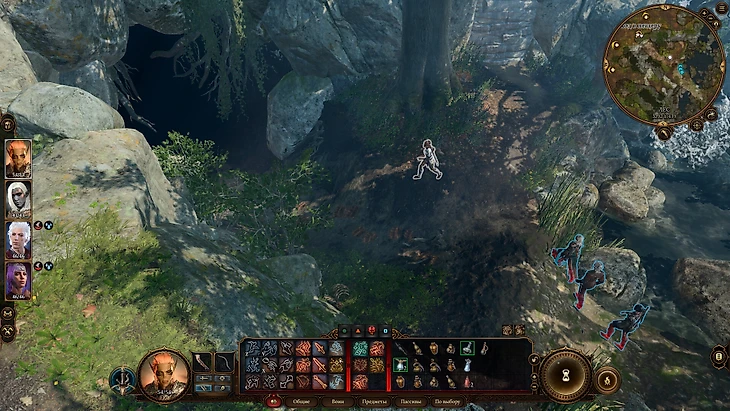Open the Предметы hotbar tab
730x411 pixels.
[375, 401]
